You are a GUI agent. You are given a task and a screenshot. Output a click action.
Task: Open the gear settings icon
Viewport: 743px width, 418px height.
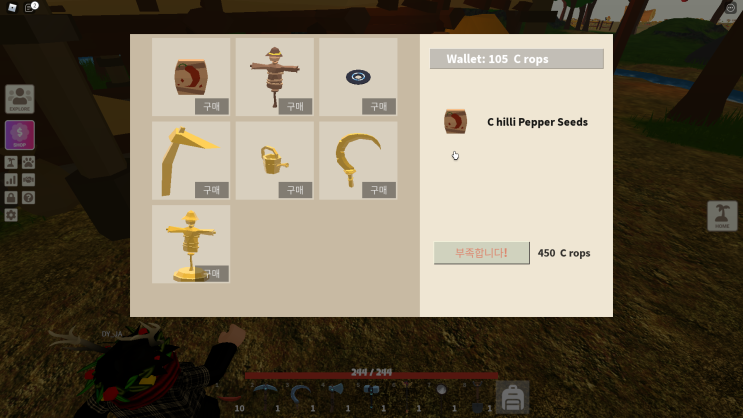11,214
